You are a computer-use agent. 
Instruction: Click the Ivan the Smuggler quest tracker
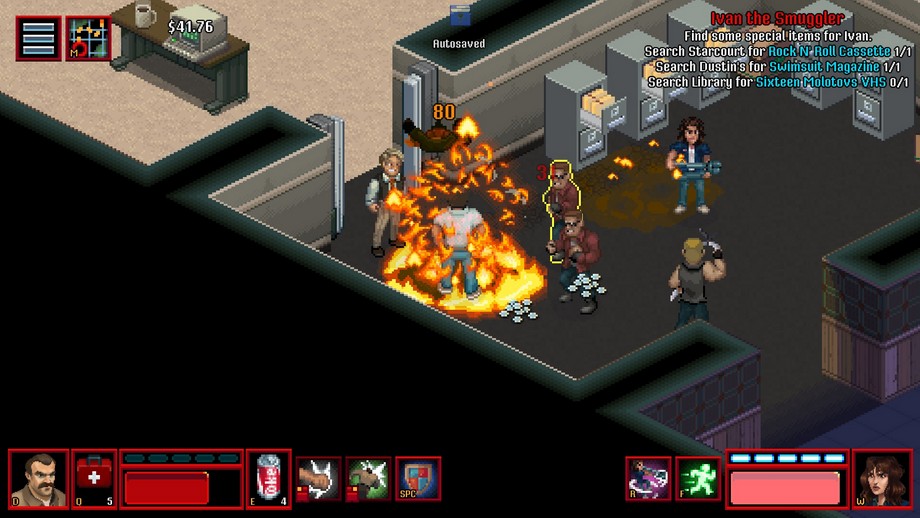[x=778, y=18]
